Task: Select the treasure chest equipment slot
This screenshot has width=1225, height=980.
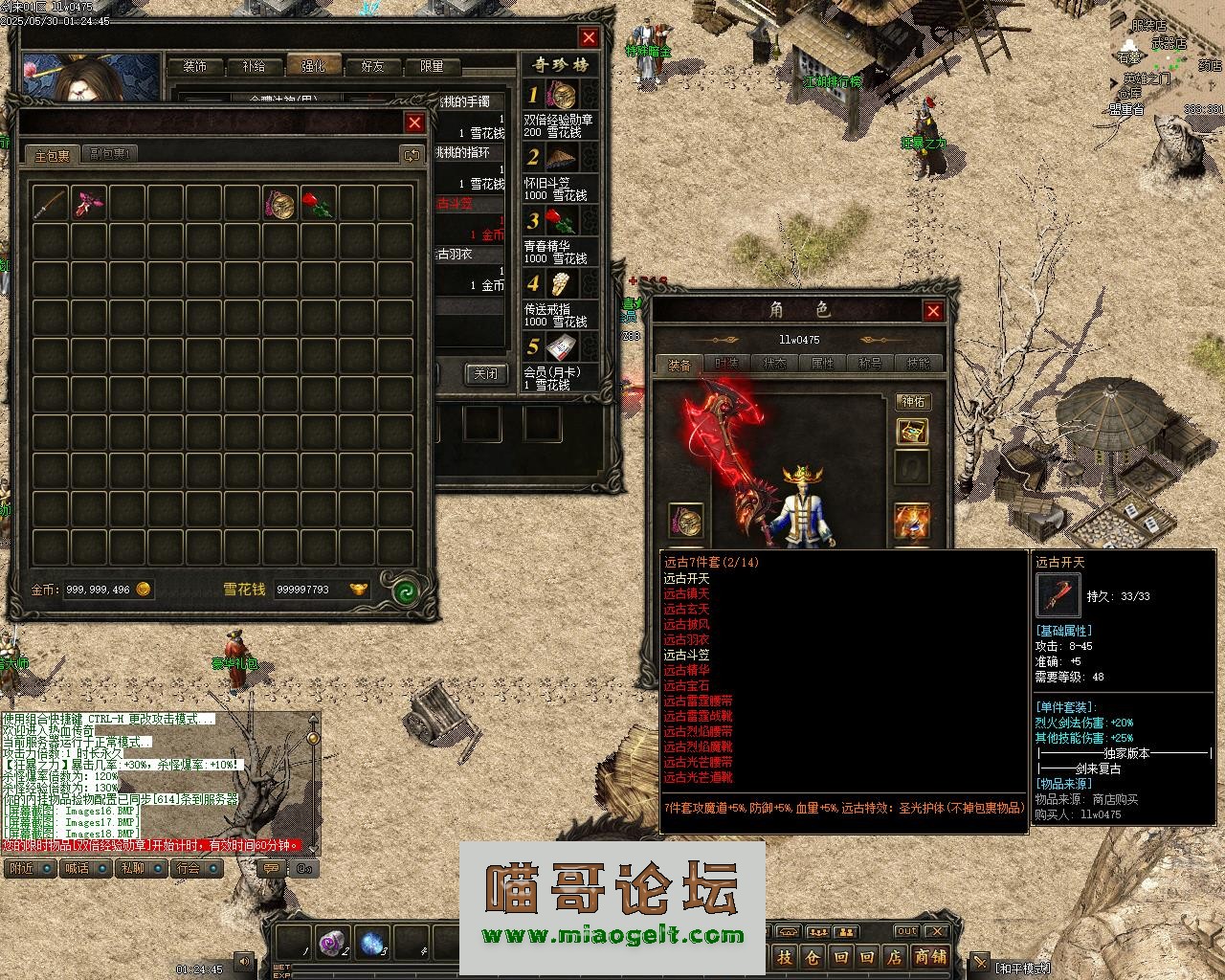Action: [x=912, y=431]
